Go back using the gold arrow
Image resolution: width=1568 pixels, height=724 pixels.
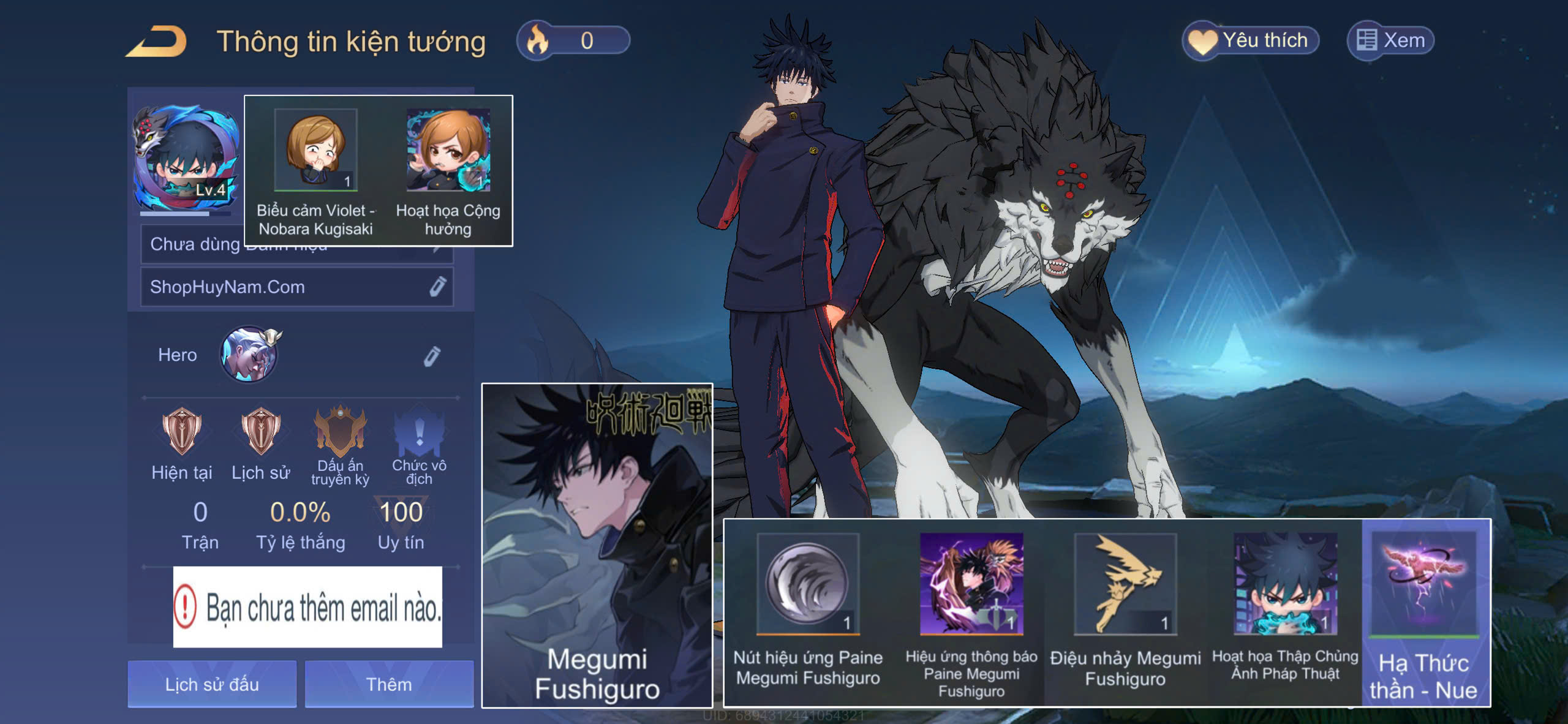(157, 42)
